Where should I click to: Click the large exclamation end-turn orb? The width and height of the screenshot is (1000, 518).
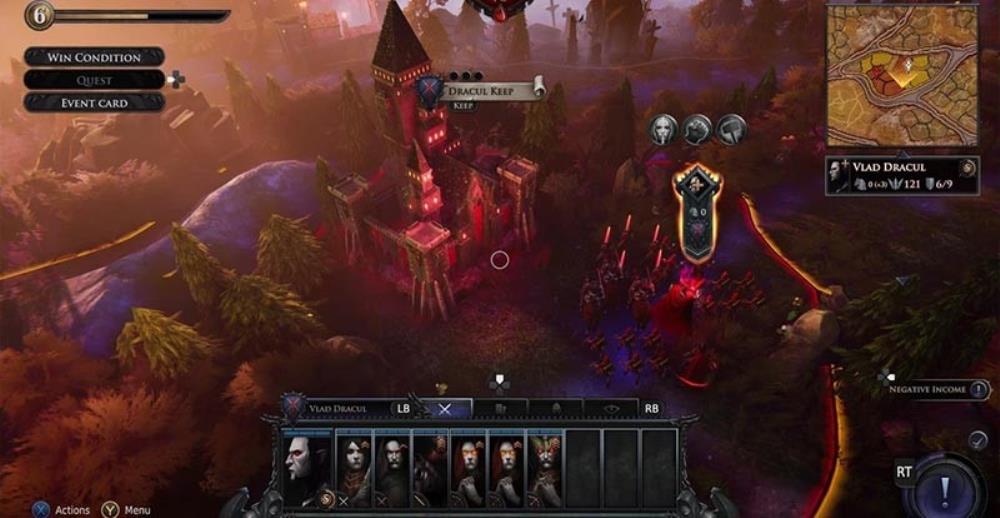click(x=943, y=488)
